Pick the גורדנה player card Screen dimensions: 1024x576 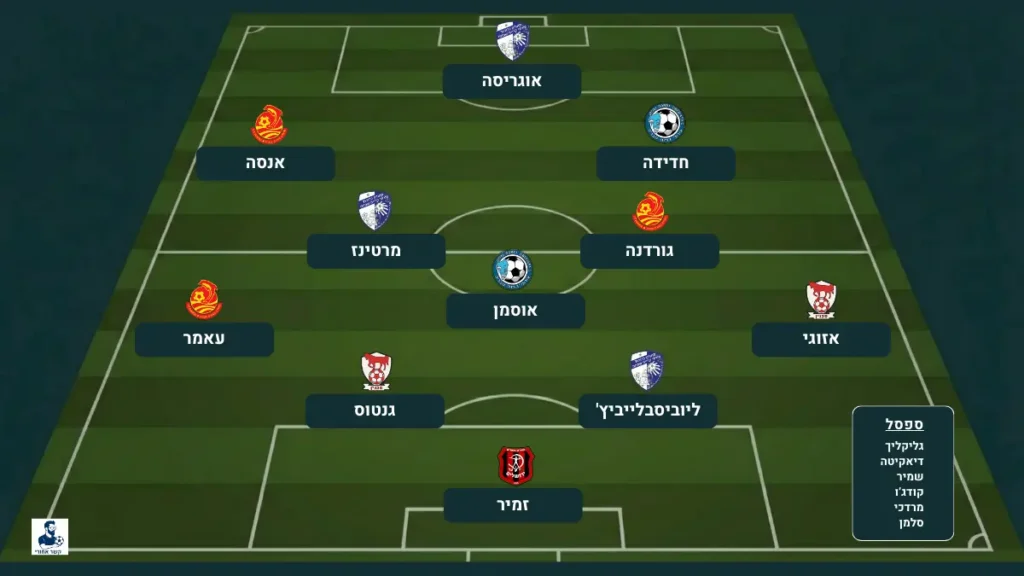pos(650,251)
